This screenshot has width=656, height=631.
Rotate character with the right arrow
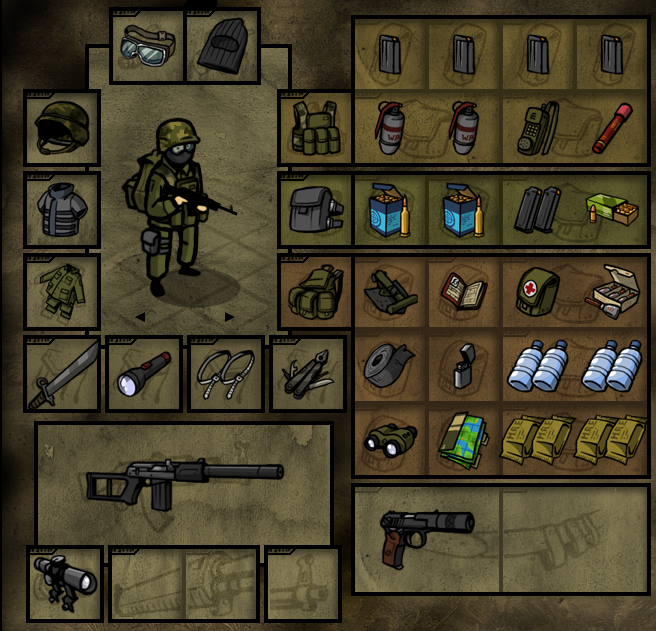(x=229, y=317)
